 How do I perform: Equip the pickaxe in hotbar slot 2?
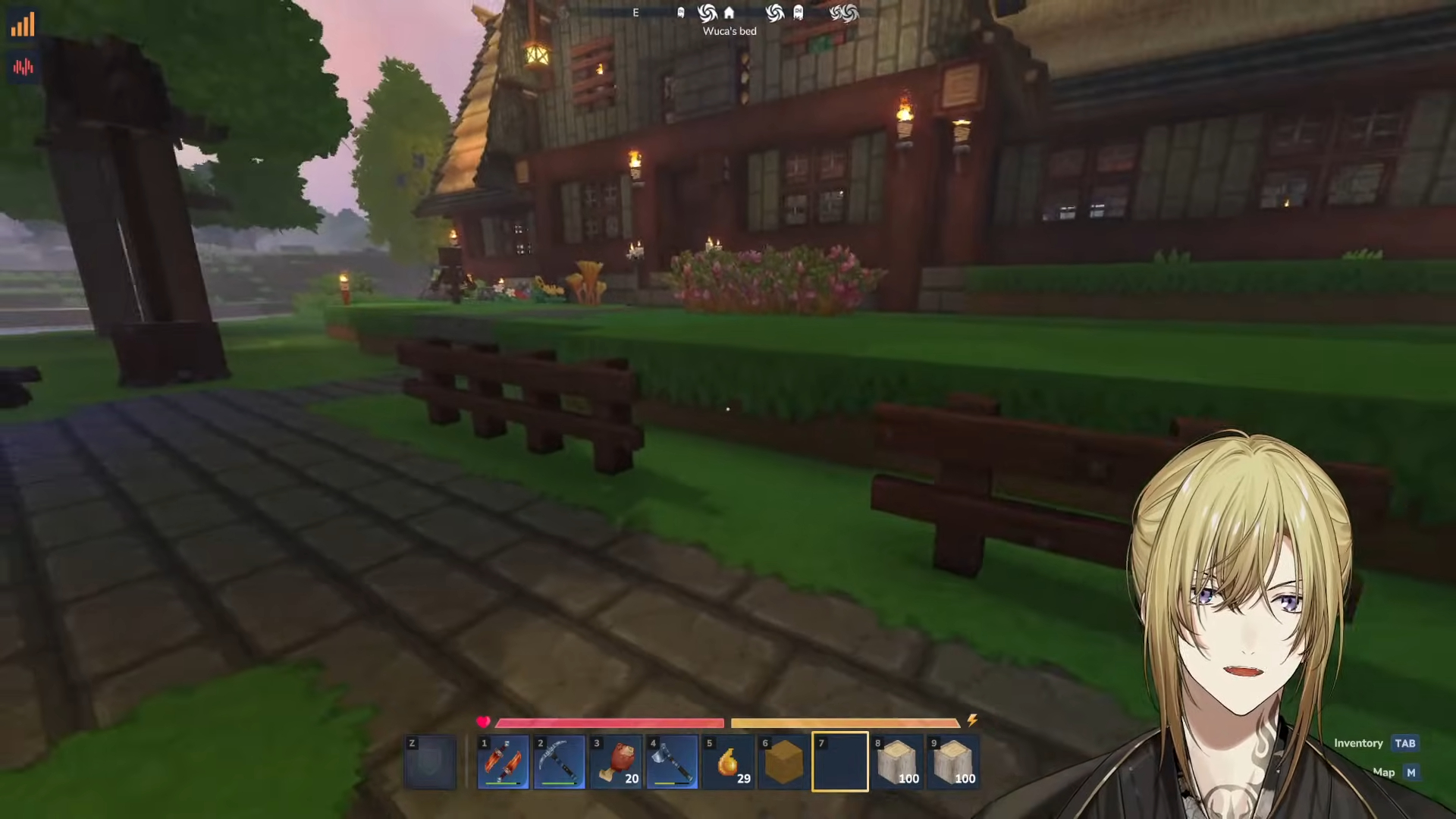click(x=559, y=762)
